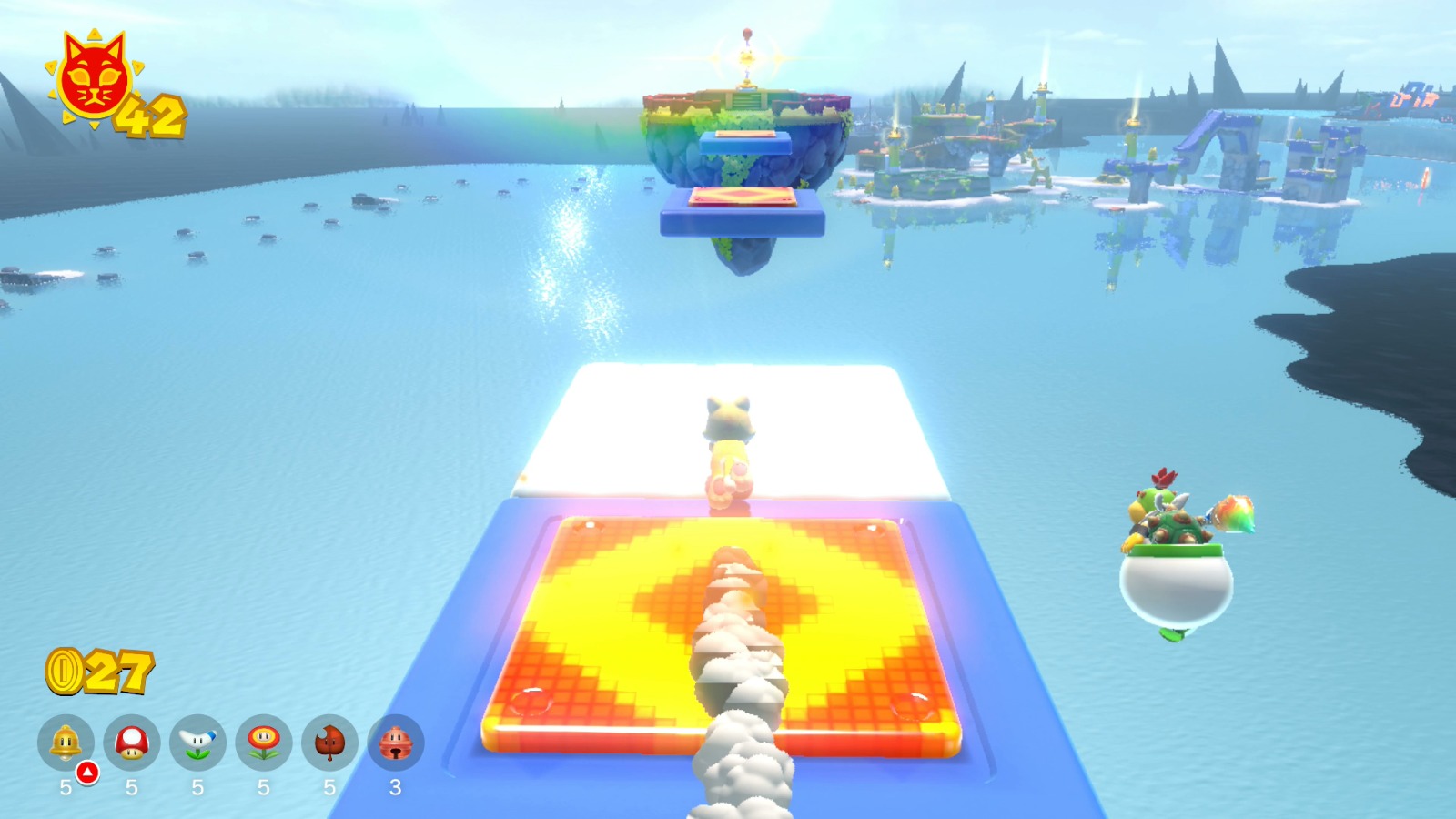
Task: Click the glowing Cat Shine beacon atop the island
Action: [748, 56]
